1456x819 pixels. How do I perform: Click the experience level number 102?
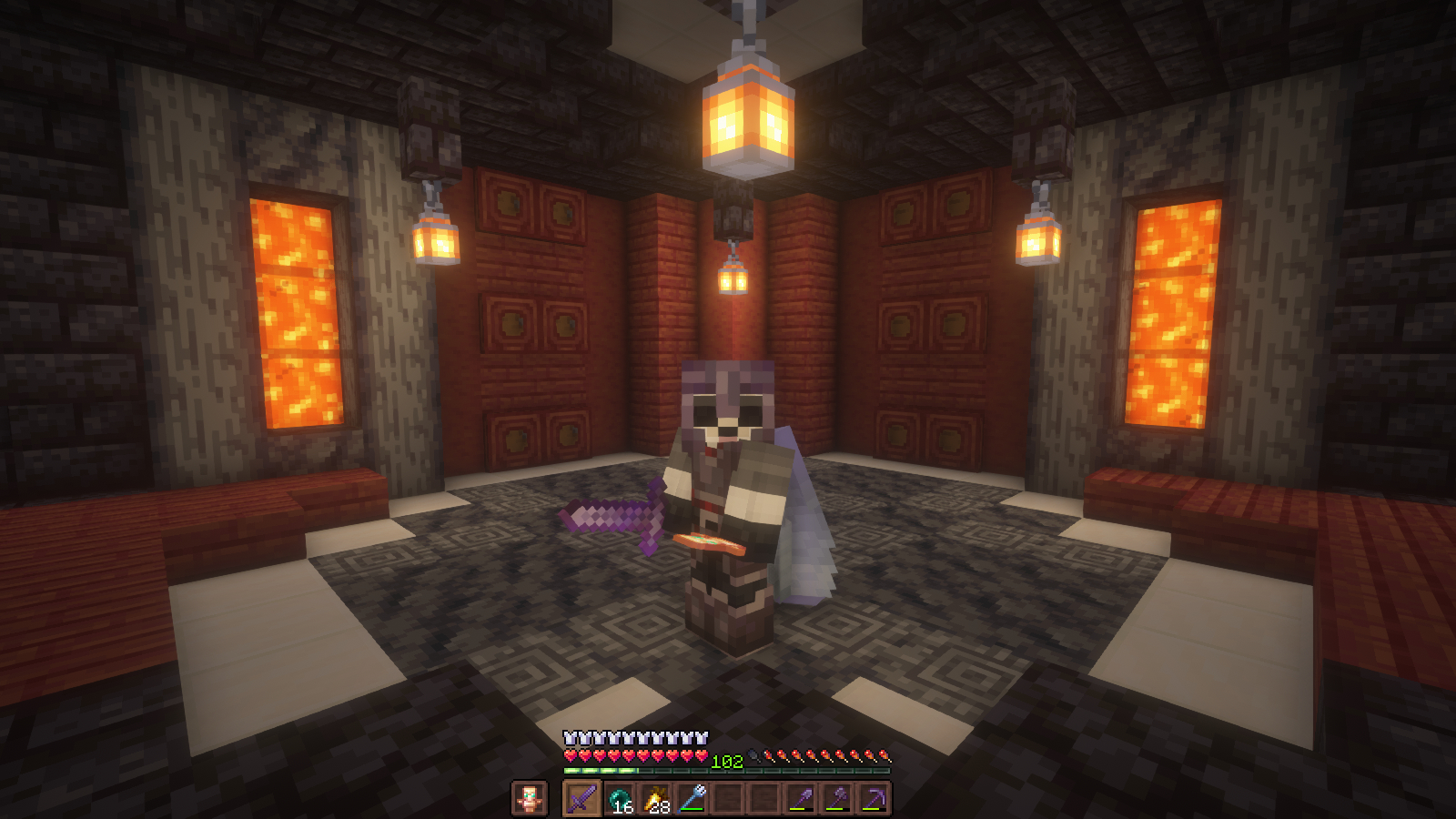tap(728, 760)
